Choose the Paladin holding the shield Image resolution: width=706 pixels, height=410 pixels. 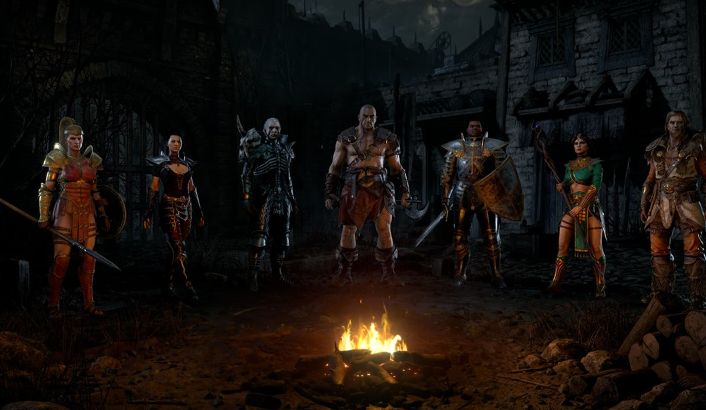(x=474, y=195)
